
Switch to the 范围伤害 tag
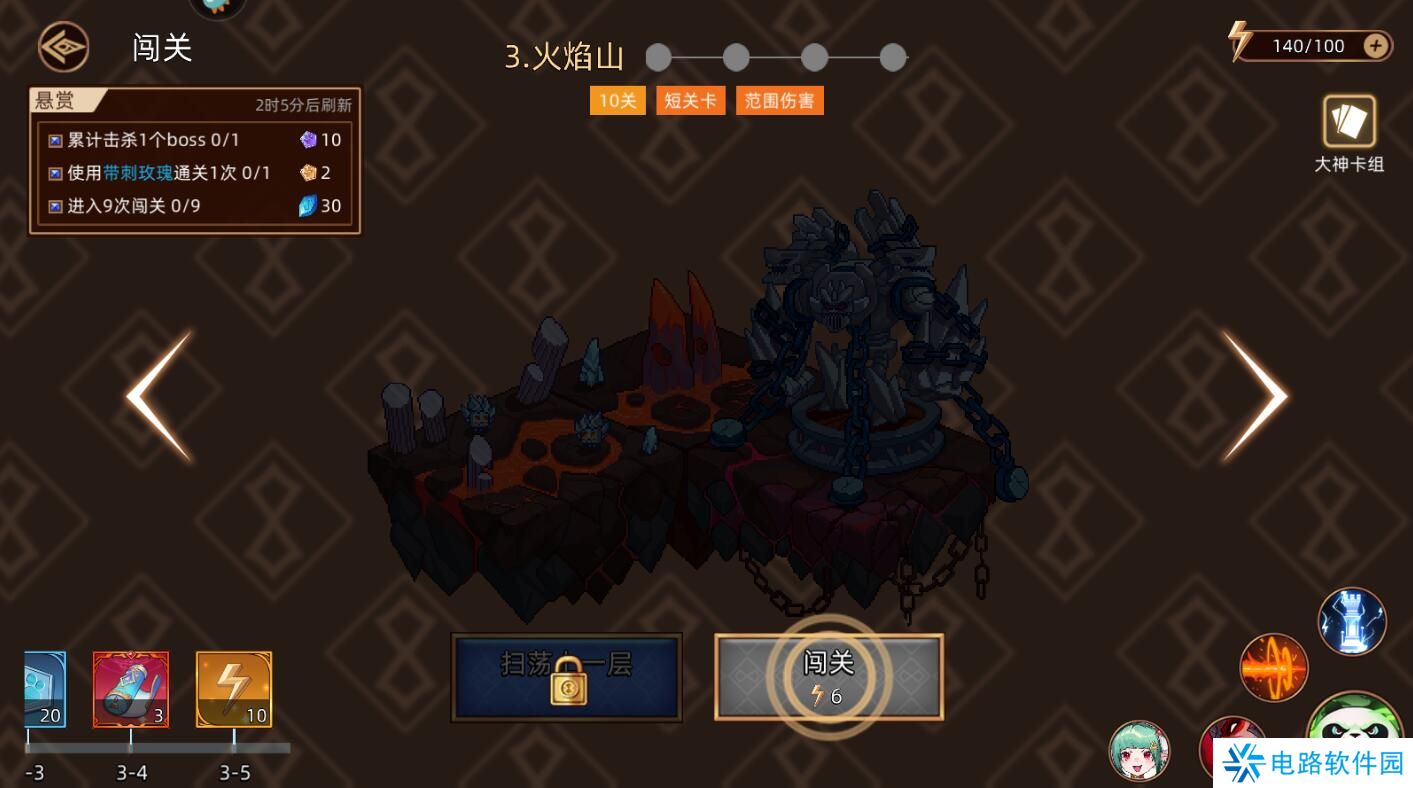pyautogui.click(x=779, y=100)
